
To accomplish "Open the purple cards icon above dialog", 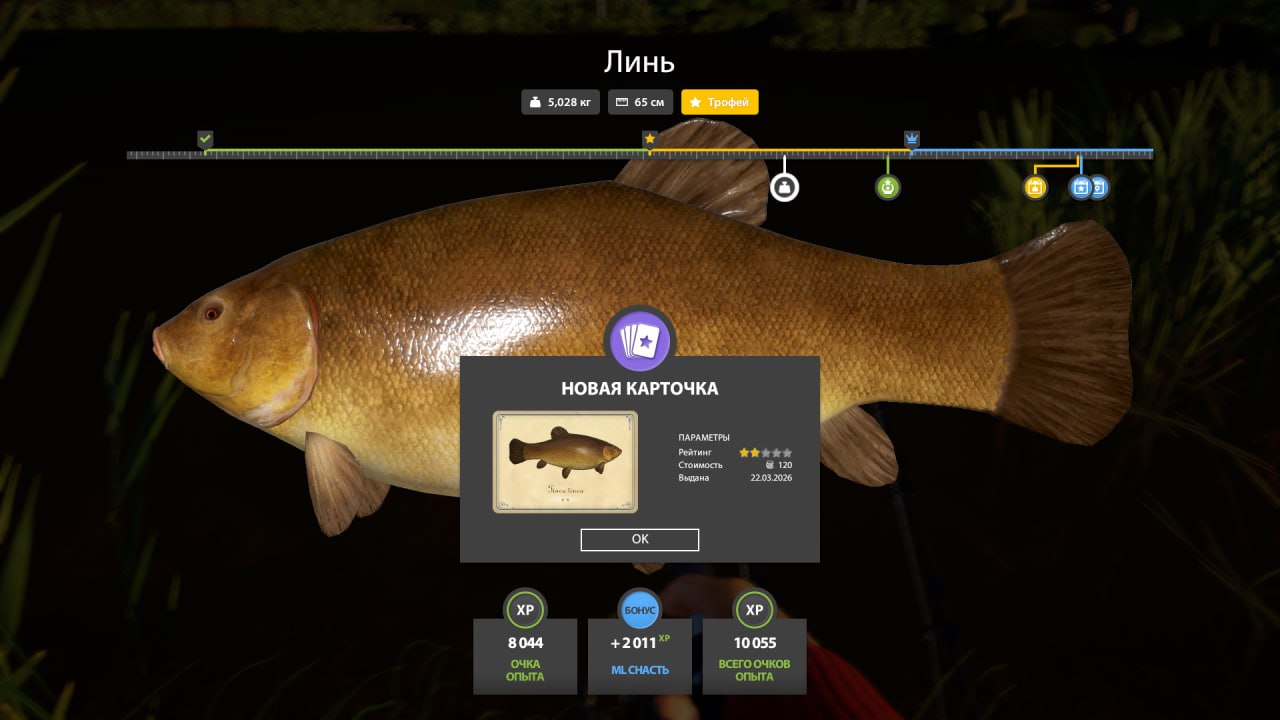I will tap(640, 341).
